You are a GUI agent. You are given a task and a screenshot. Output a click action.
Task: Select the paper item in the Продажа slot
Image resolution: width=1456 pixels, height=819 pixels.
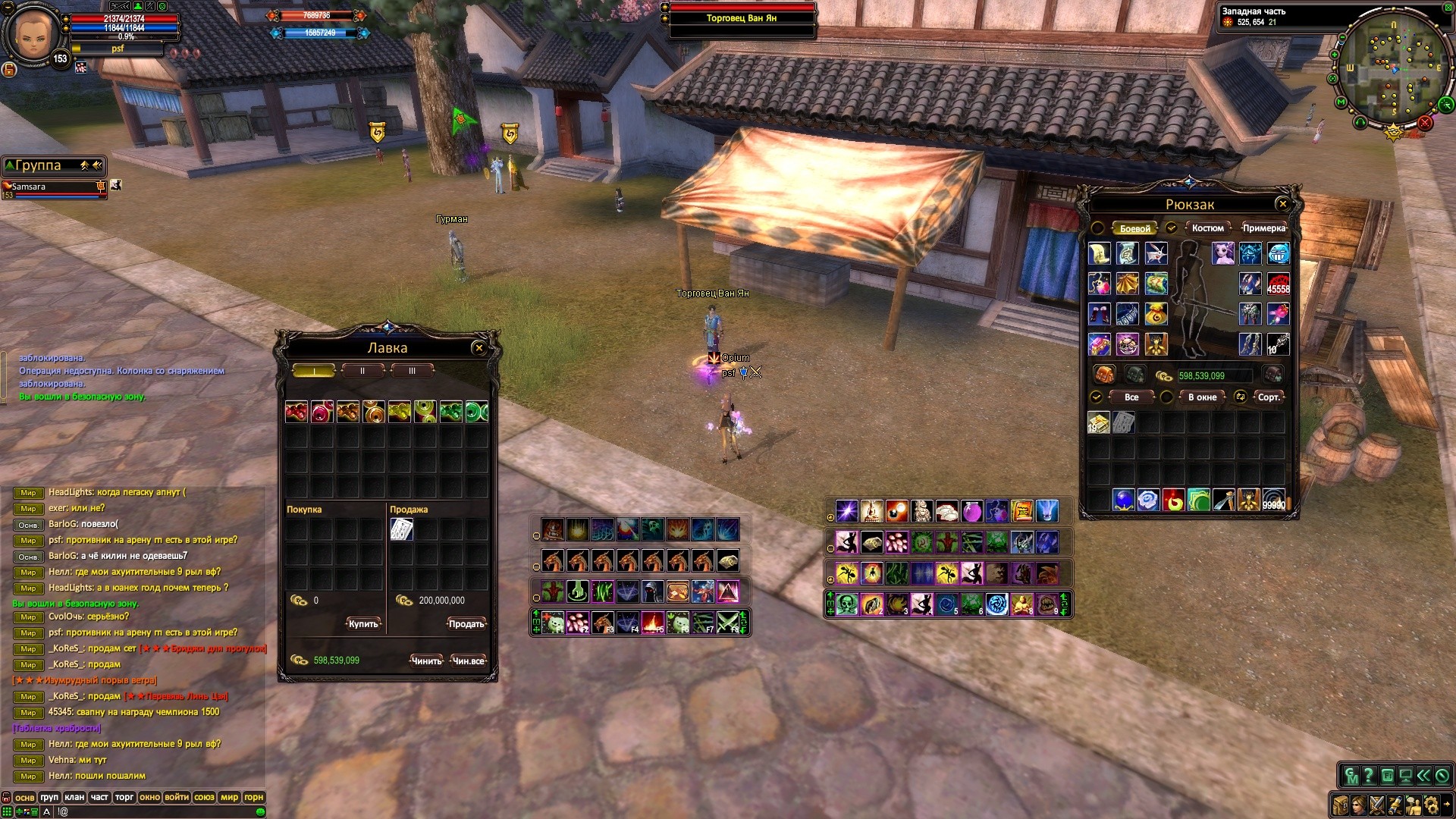(x=401, y=529)
